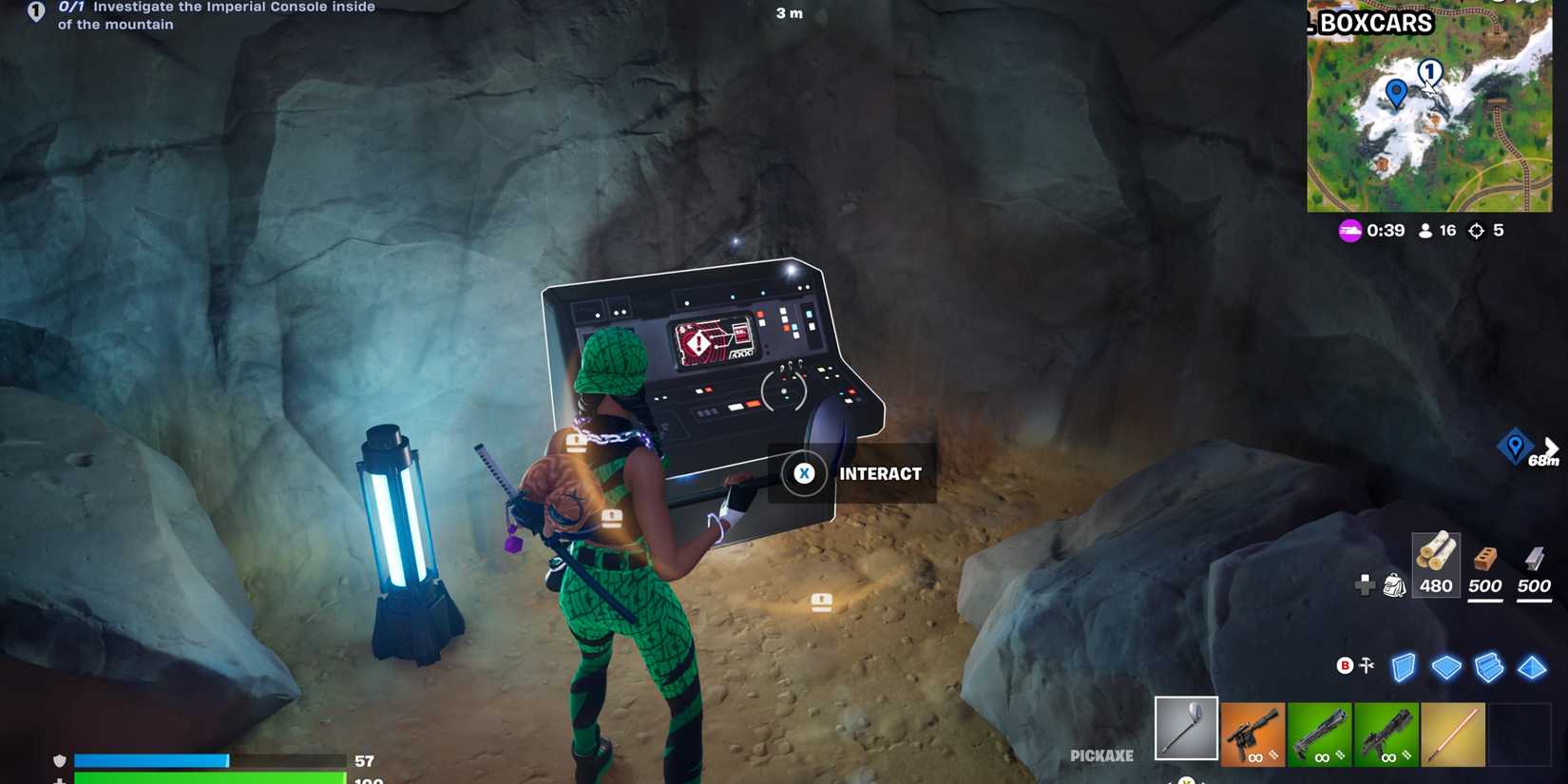Click the wood material showing 480
Image resolution: width=1568 pixels, height=784 pixels.
(1436, 568)
